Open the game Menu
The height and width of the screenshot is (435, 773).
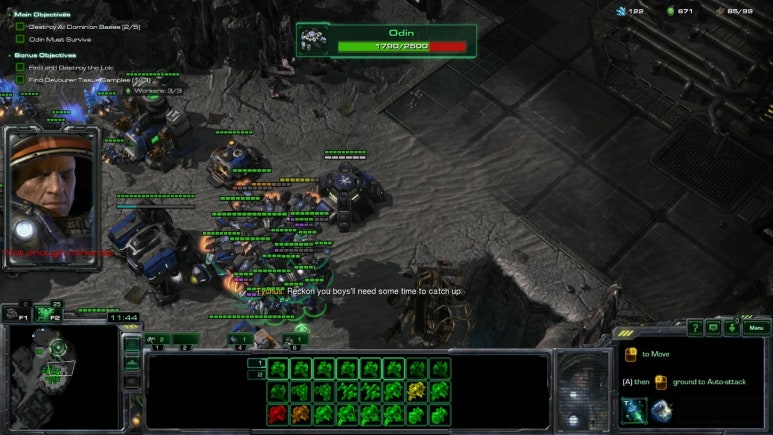pyautogui.click(x=756, y=328)
